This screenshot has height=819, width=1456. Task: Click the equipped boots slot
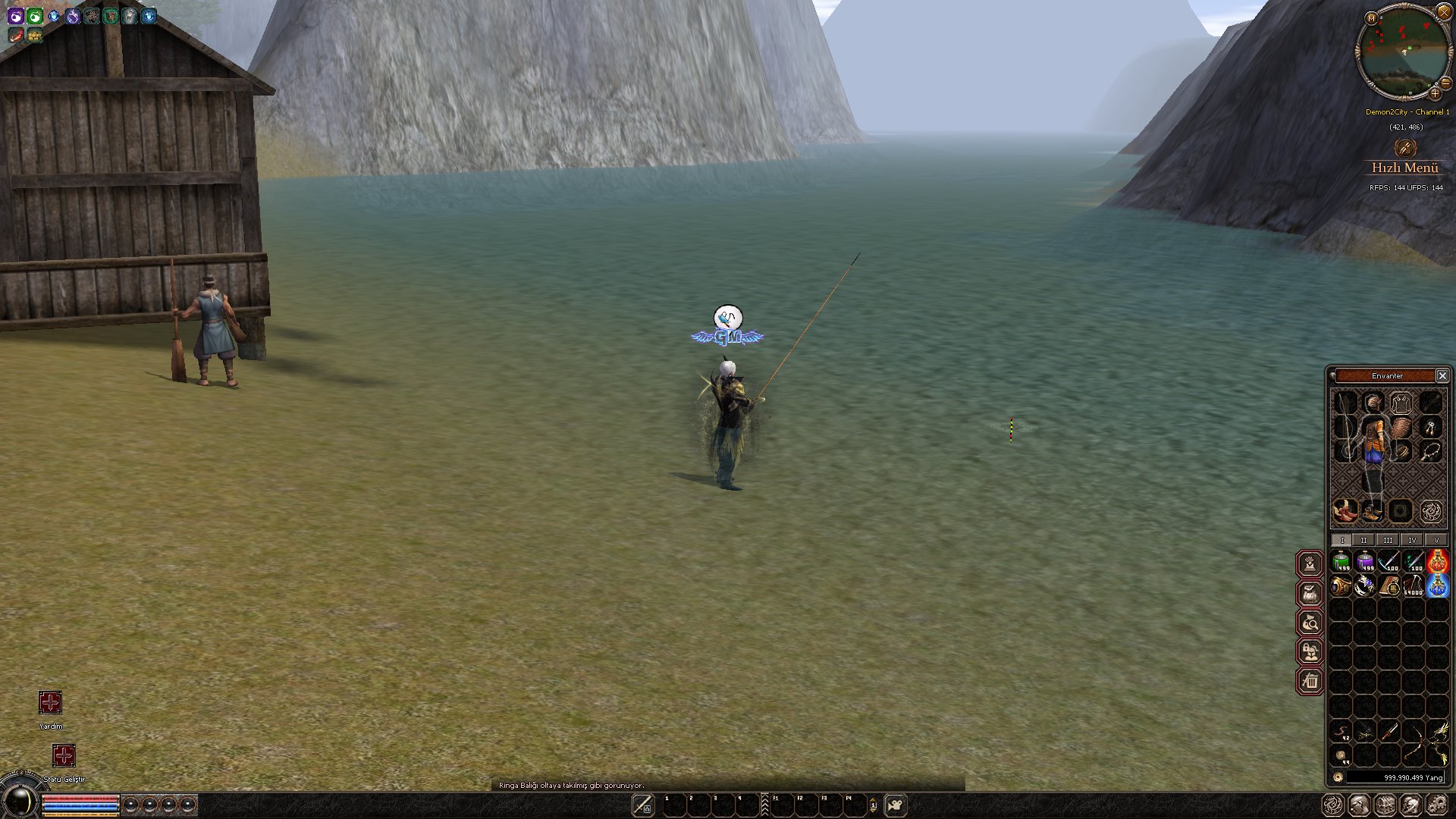[x=1370, y=510]
